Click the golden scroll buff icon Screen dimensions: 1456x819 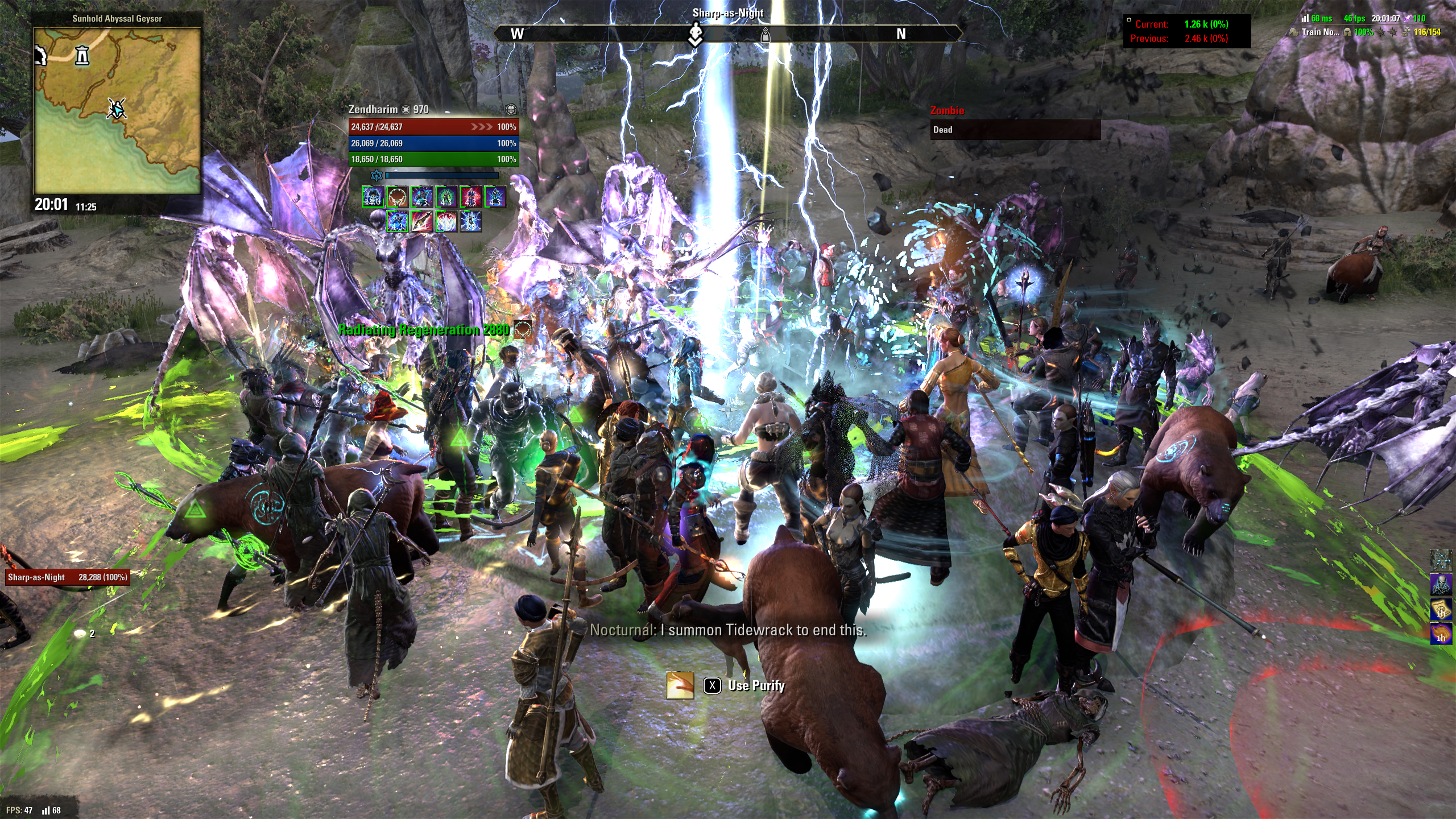pos(1441,610)
